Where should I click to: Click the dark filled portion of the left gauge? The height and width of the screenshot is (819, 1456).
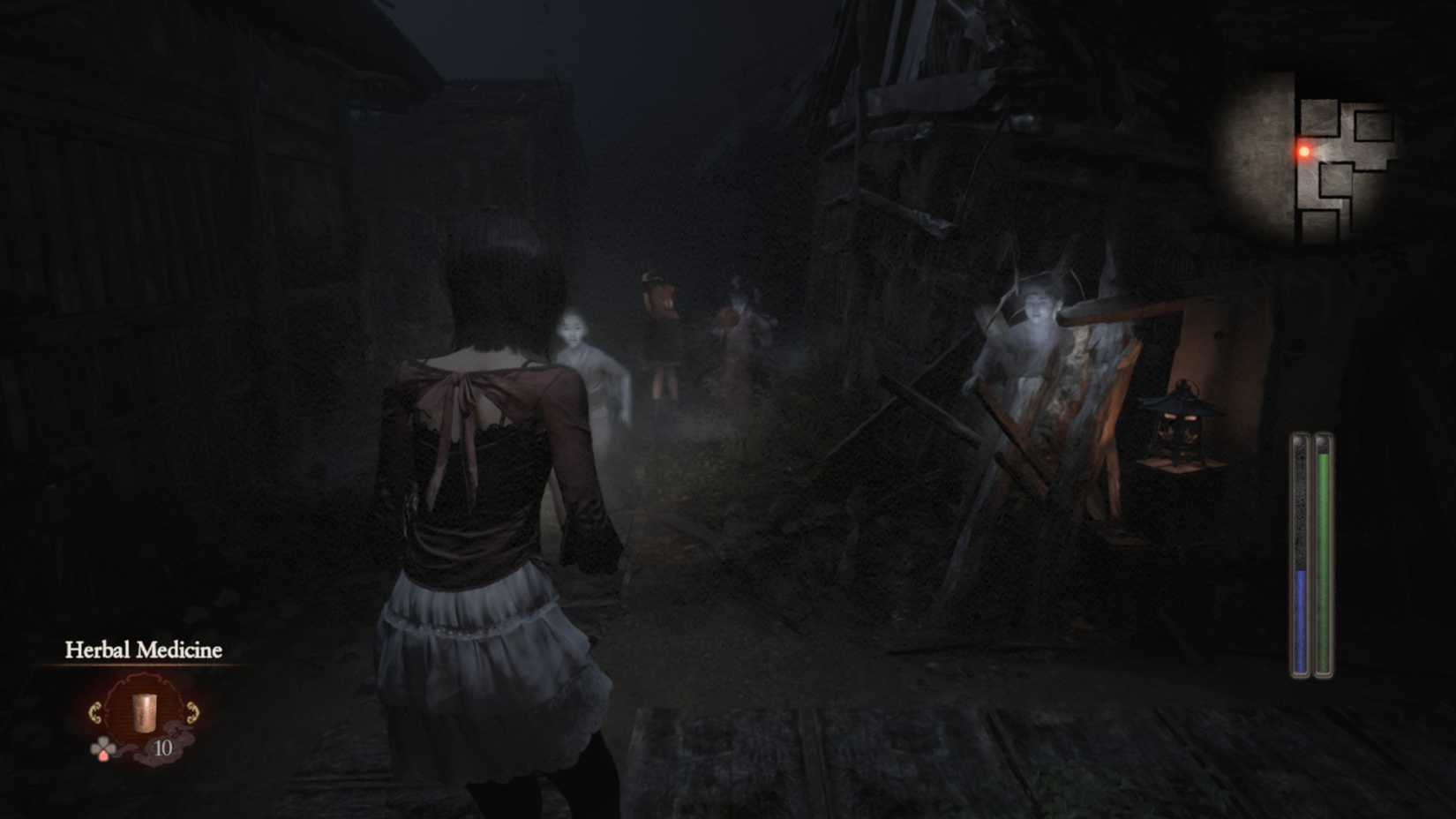click(x=1299, y=503)
